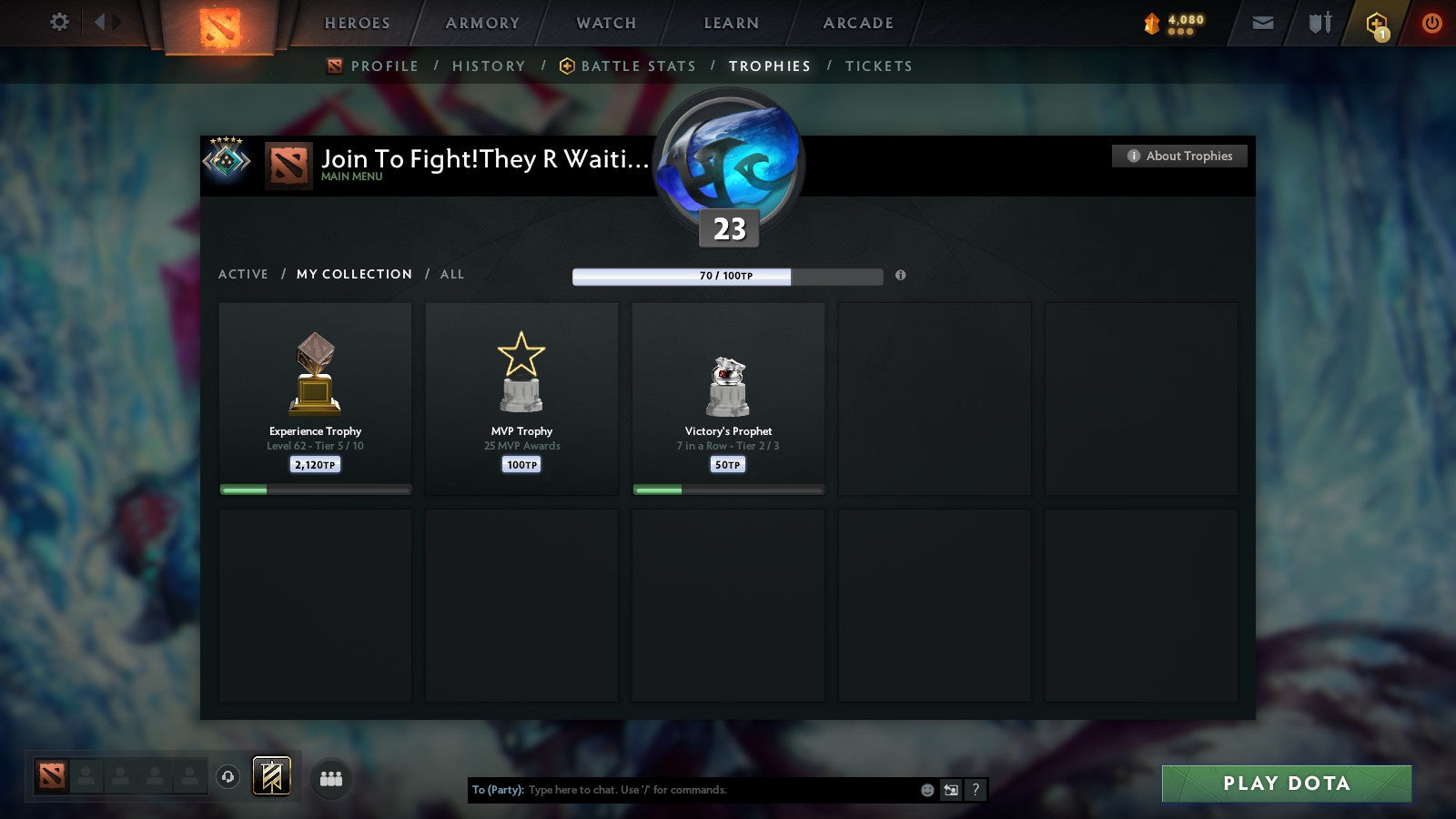Open the mail/notifications envelope icon
This screenshot has height=819, width=1456.
pyautogui.click(x=1263, y=23)
